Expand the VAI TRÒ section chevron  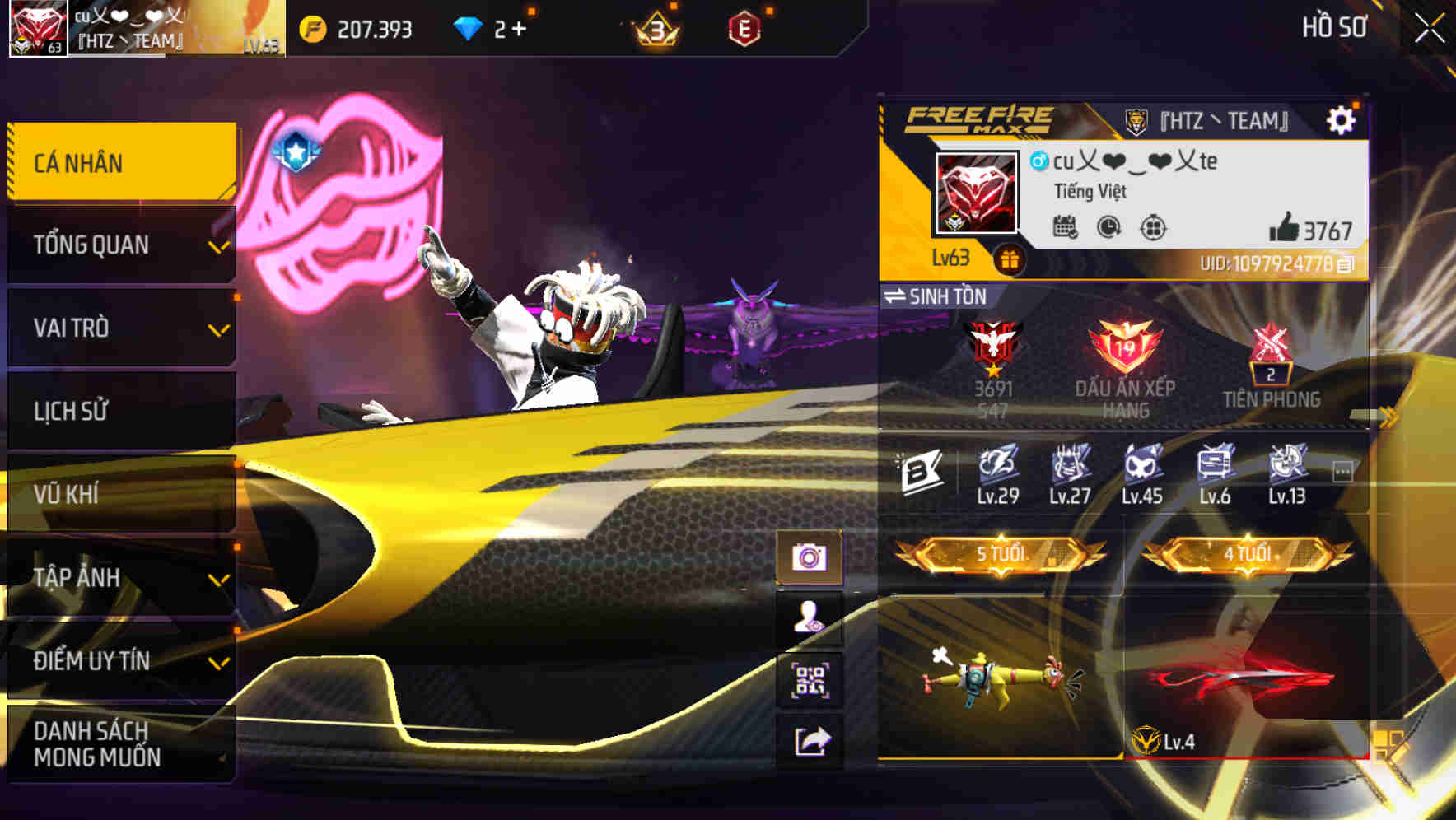pyautogui.click(x=217, y=329)
